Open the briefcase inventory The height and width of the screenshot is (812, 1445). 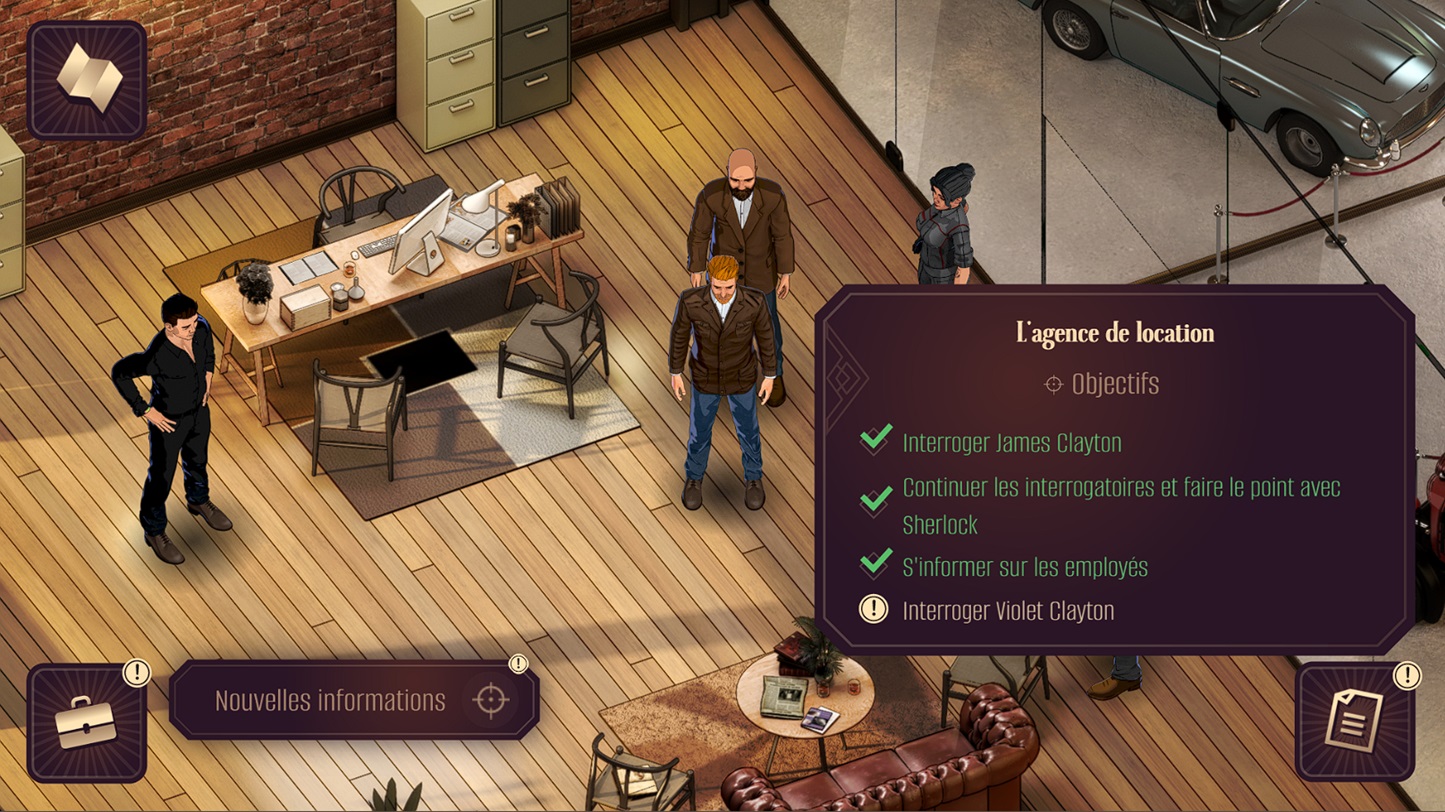pos(86,721)
